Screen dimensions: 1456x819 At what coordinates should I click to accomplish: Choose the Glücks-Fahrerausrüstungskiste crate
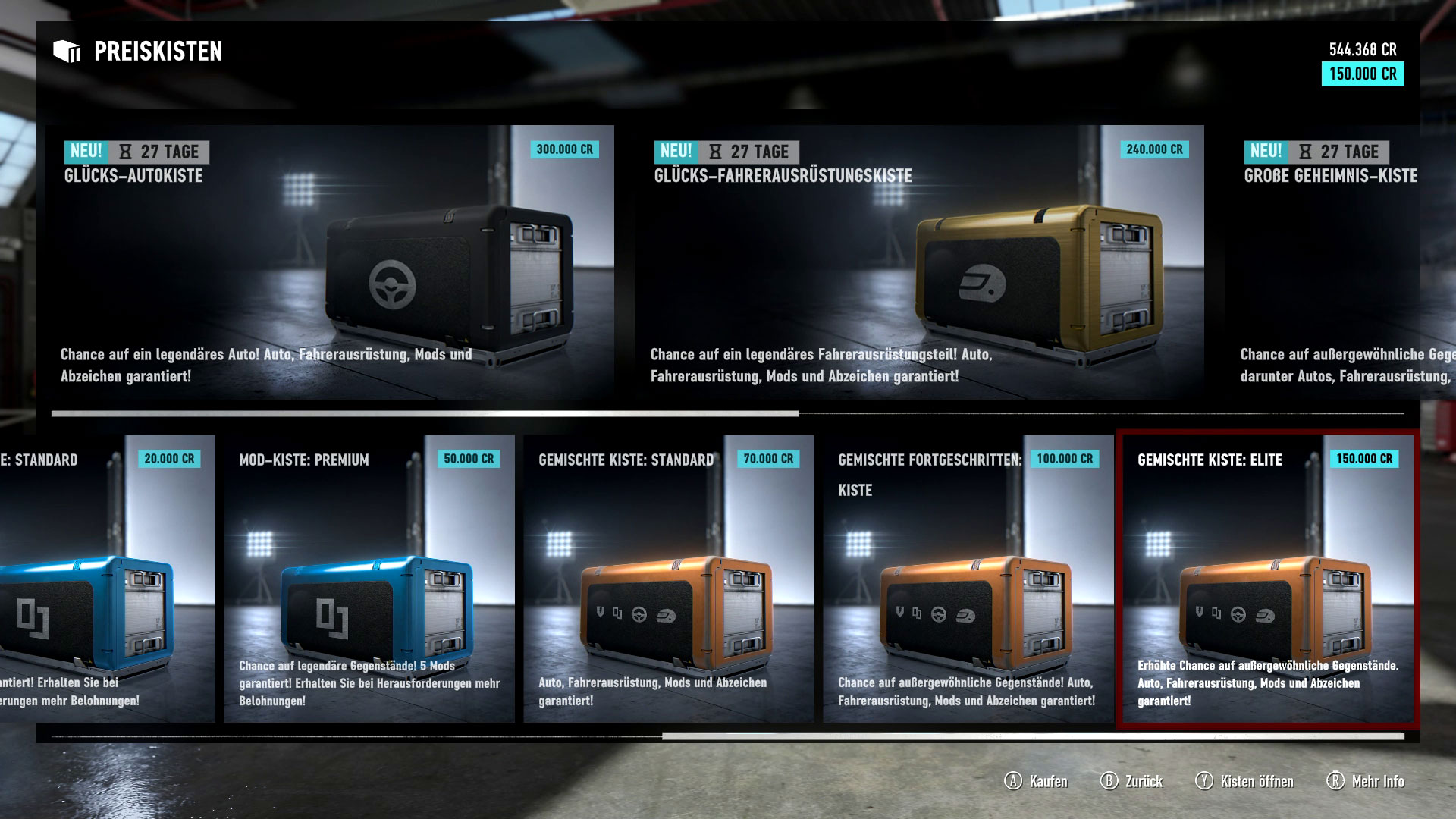click(919, 262)
